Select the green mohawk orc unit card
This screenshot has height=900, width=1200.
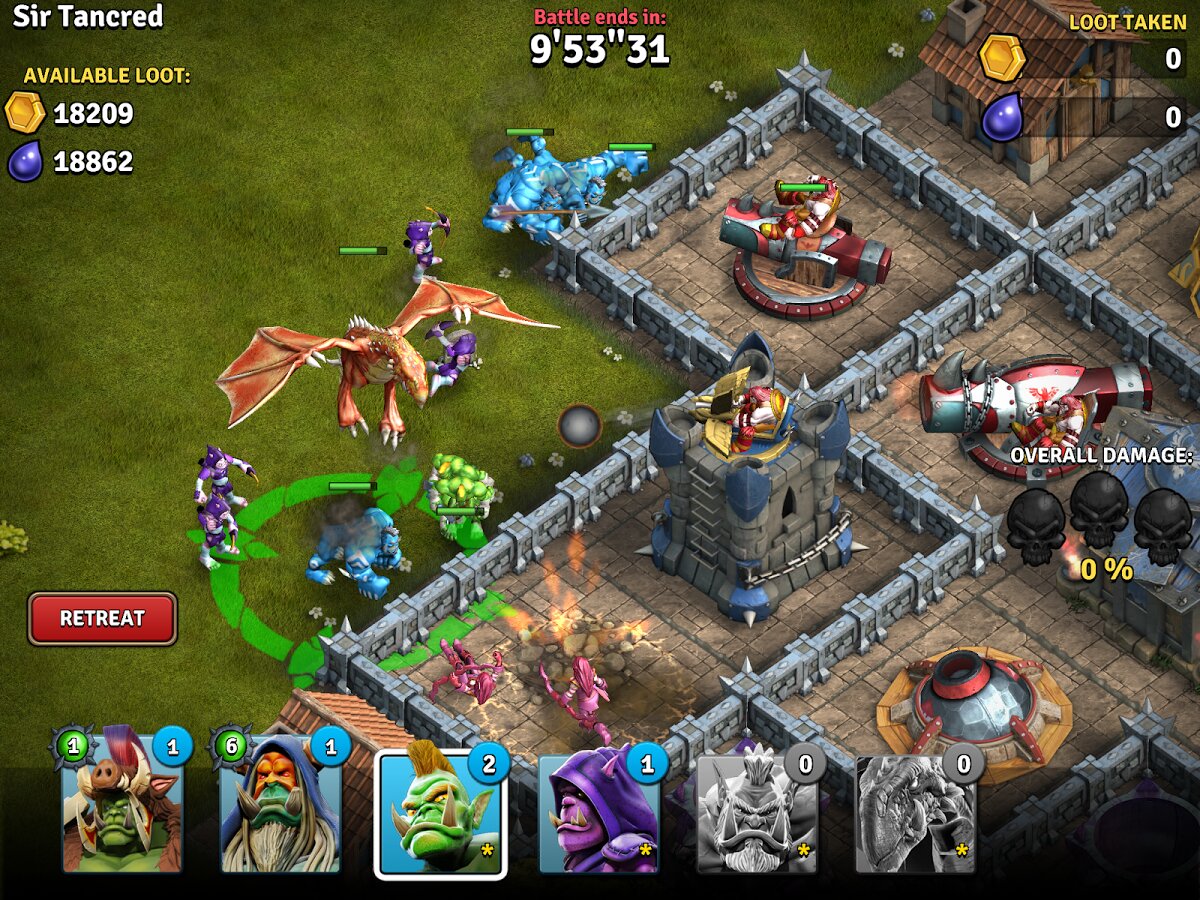tap(440, 812)
